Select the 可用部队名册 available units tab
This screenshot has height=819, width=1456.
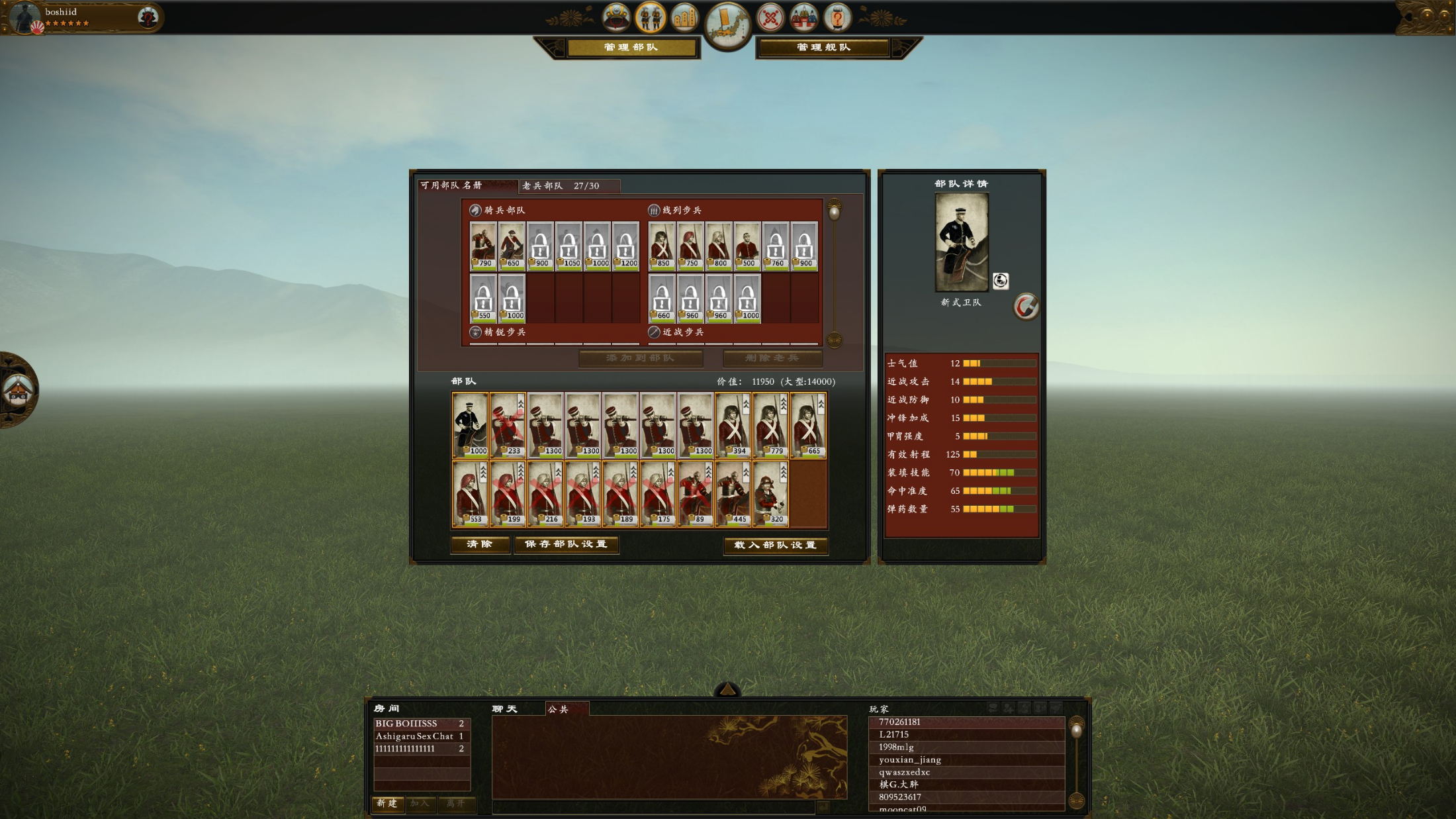pyautogui.click(x=467, y=185)
